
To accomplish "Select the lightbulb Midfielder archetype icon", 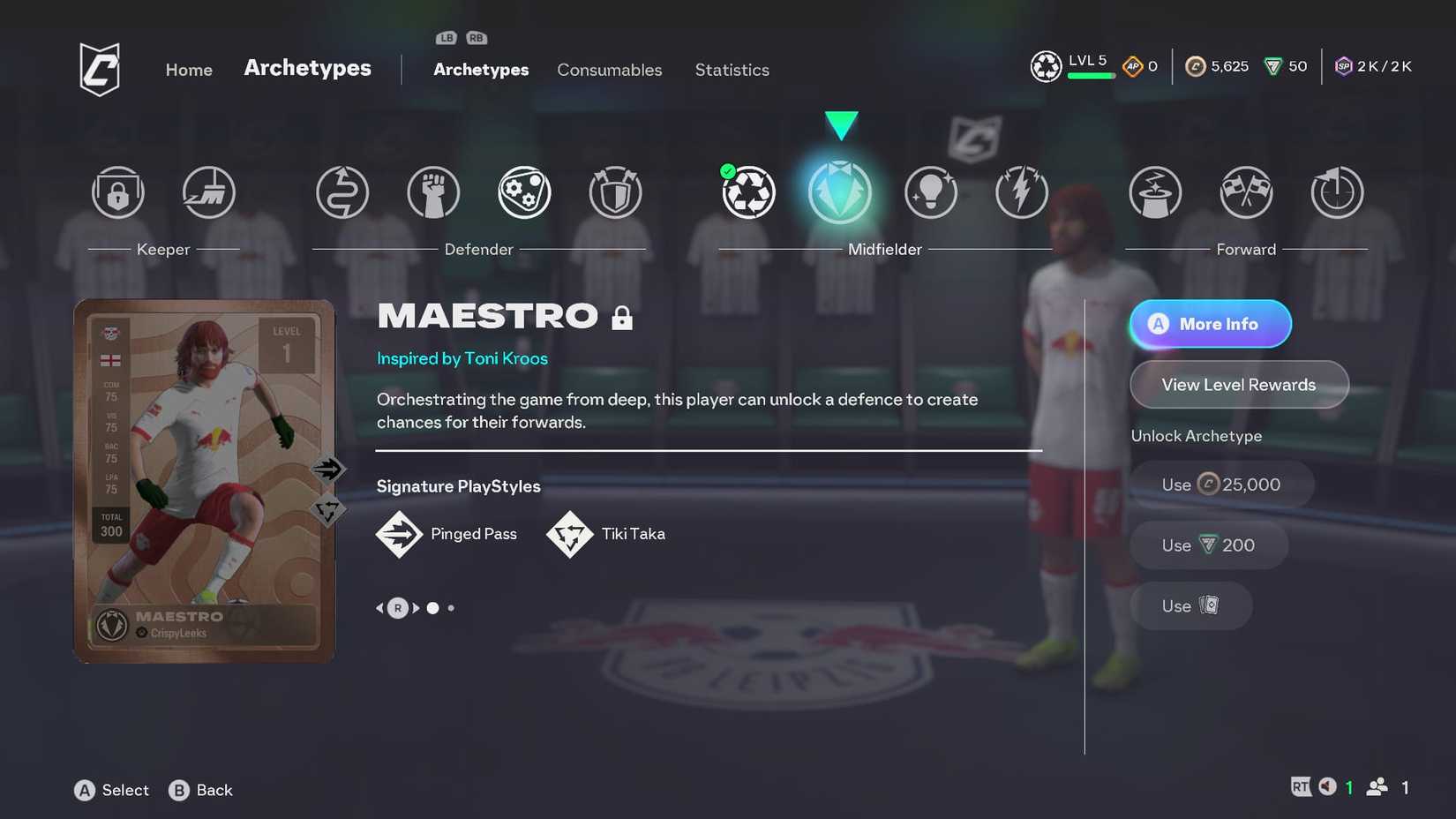I will click(931, 192).
